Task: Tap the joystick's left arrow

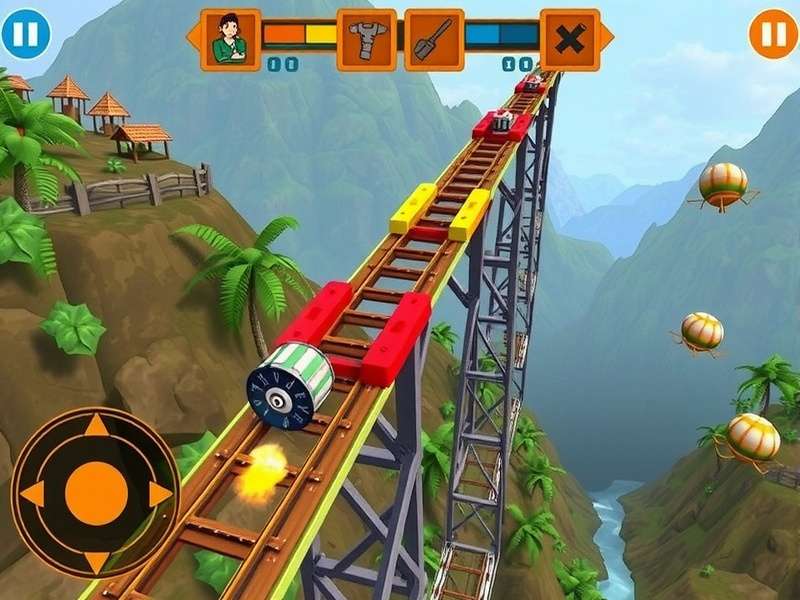Action: [x=32, y=493]
